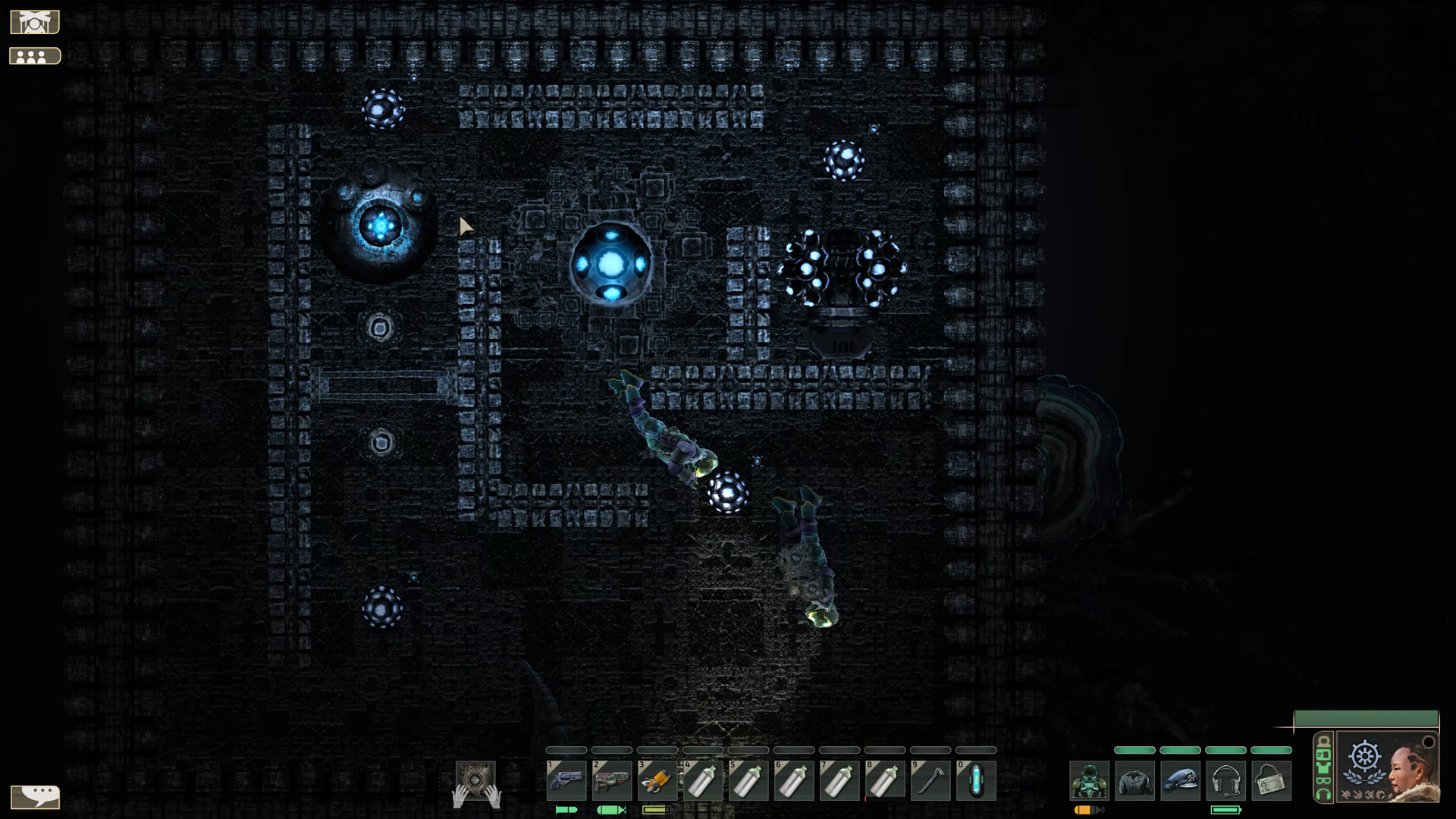
Task: Open the crew list button
Action: (x=35, y=56)
